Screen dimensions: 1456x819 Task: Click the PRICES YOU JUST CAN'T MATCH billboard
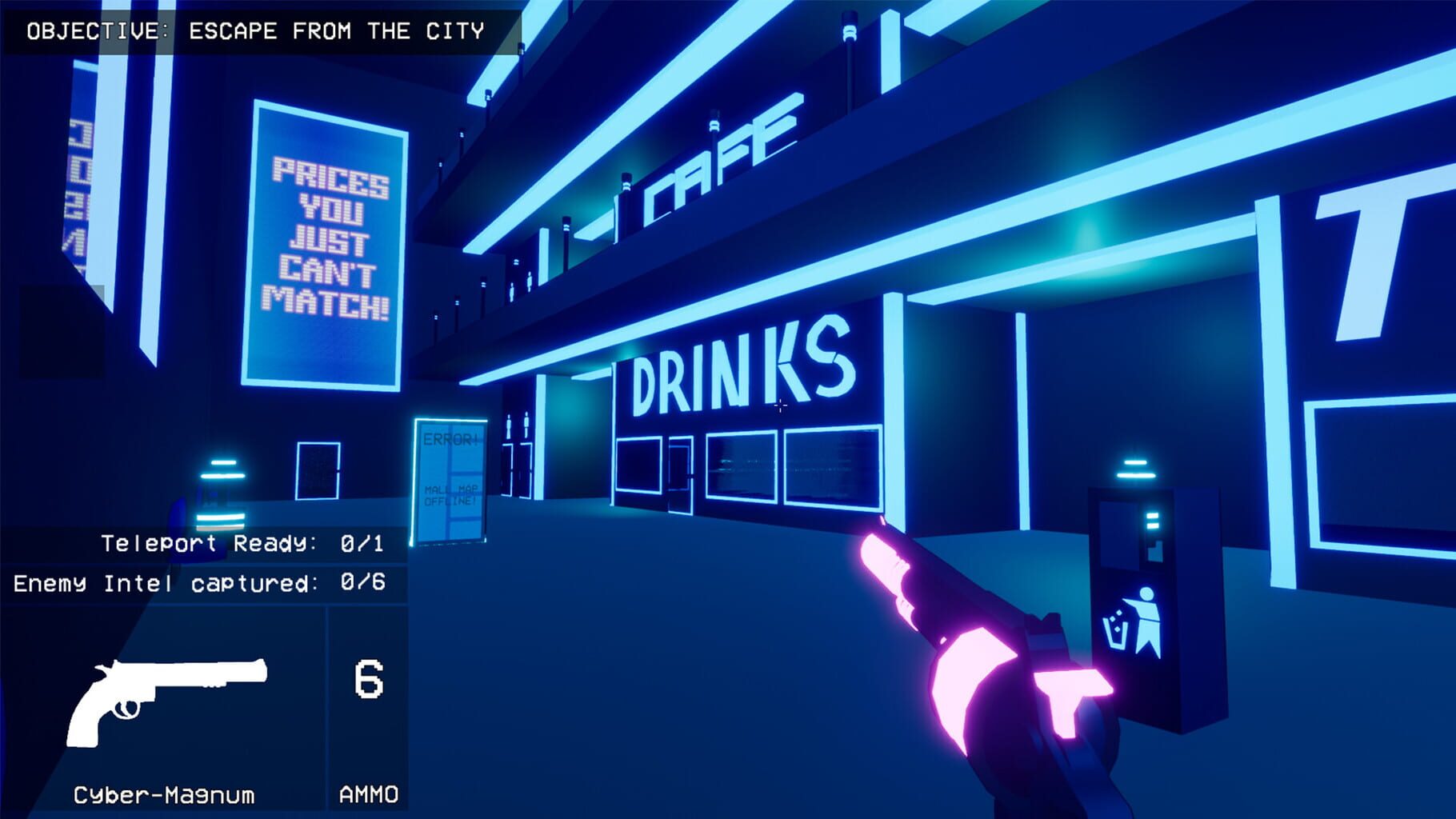328,240
